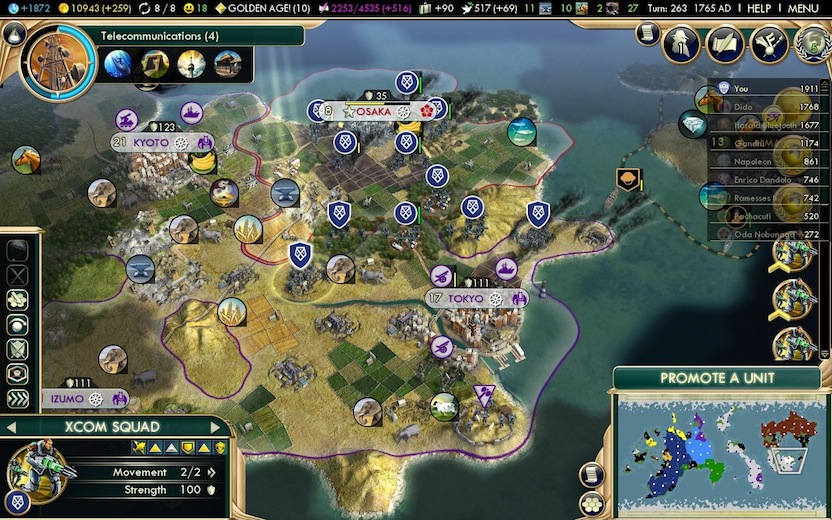Select the next unit arrow
This screenshot has height=520, width=832.
(x=222, y=427)
